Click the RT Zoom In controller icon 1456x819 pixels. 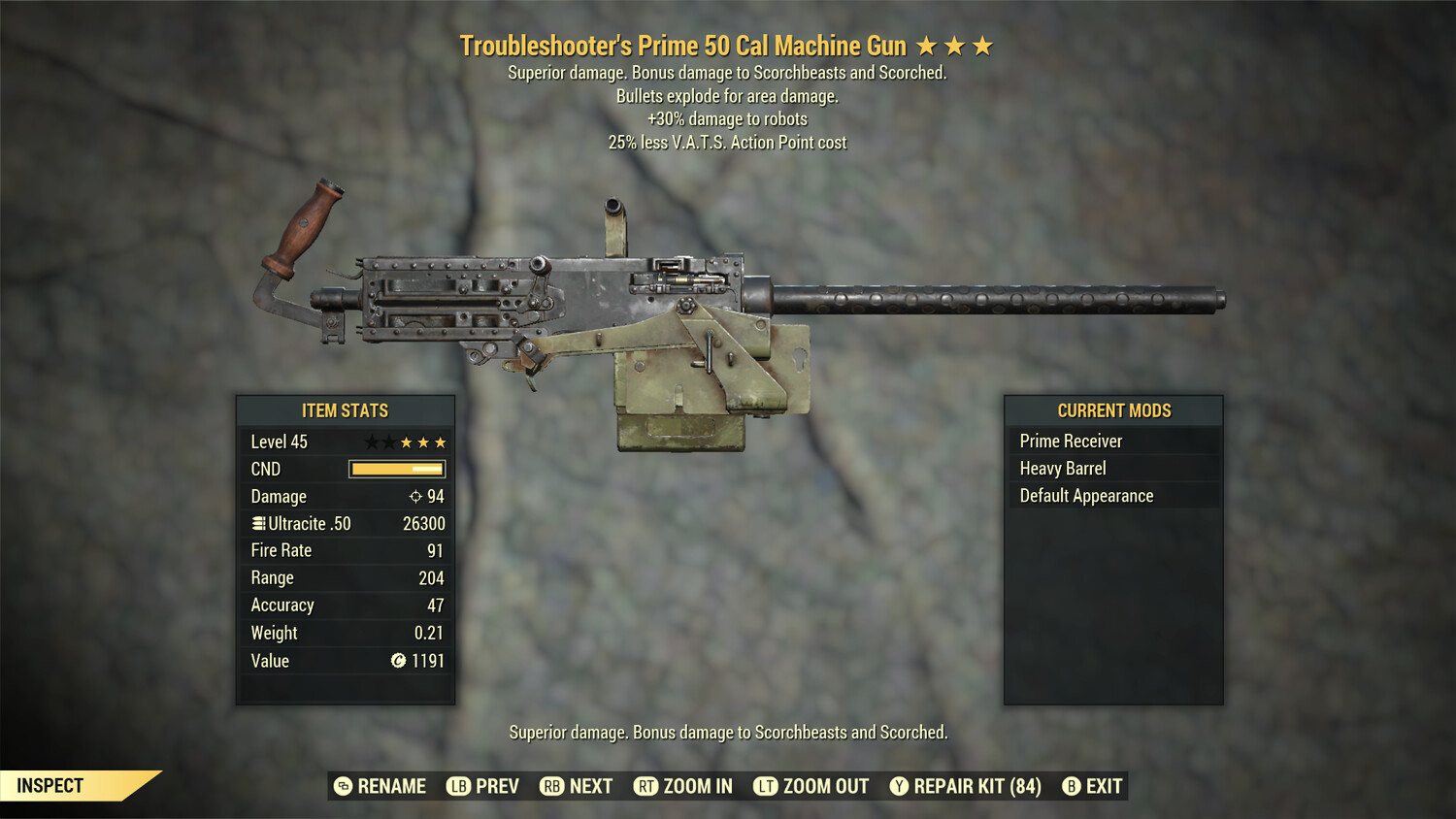coord(645,786)
